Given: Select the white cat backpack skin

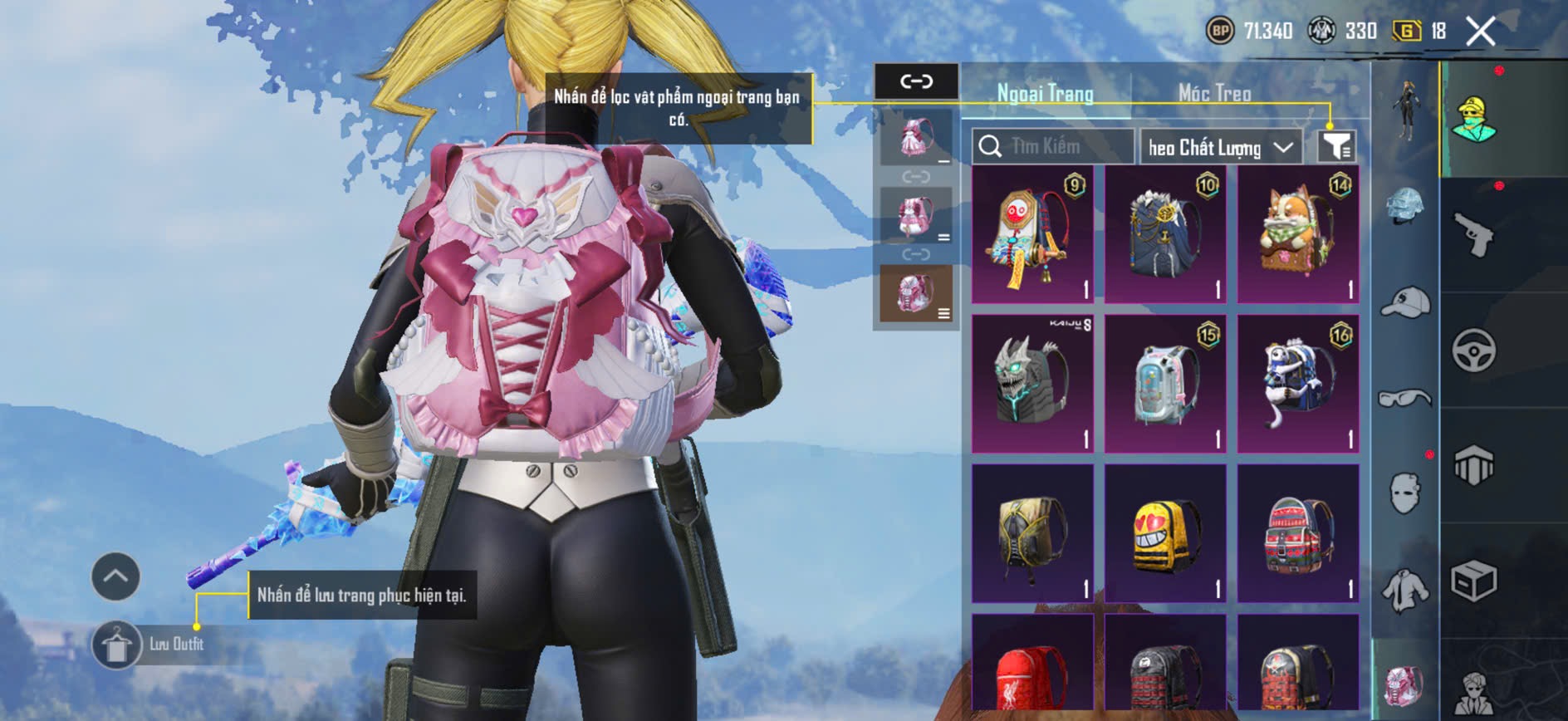Looking at the screenshot, I should coord(1298,384).
